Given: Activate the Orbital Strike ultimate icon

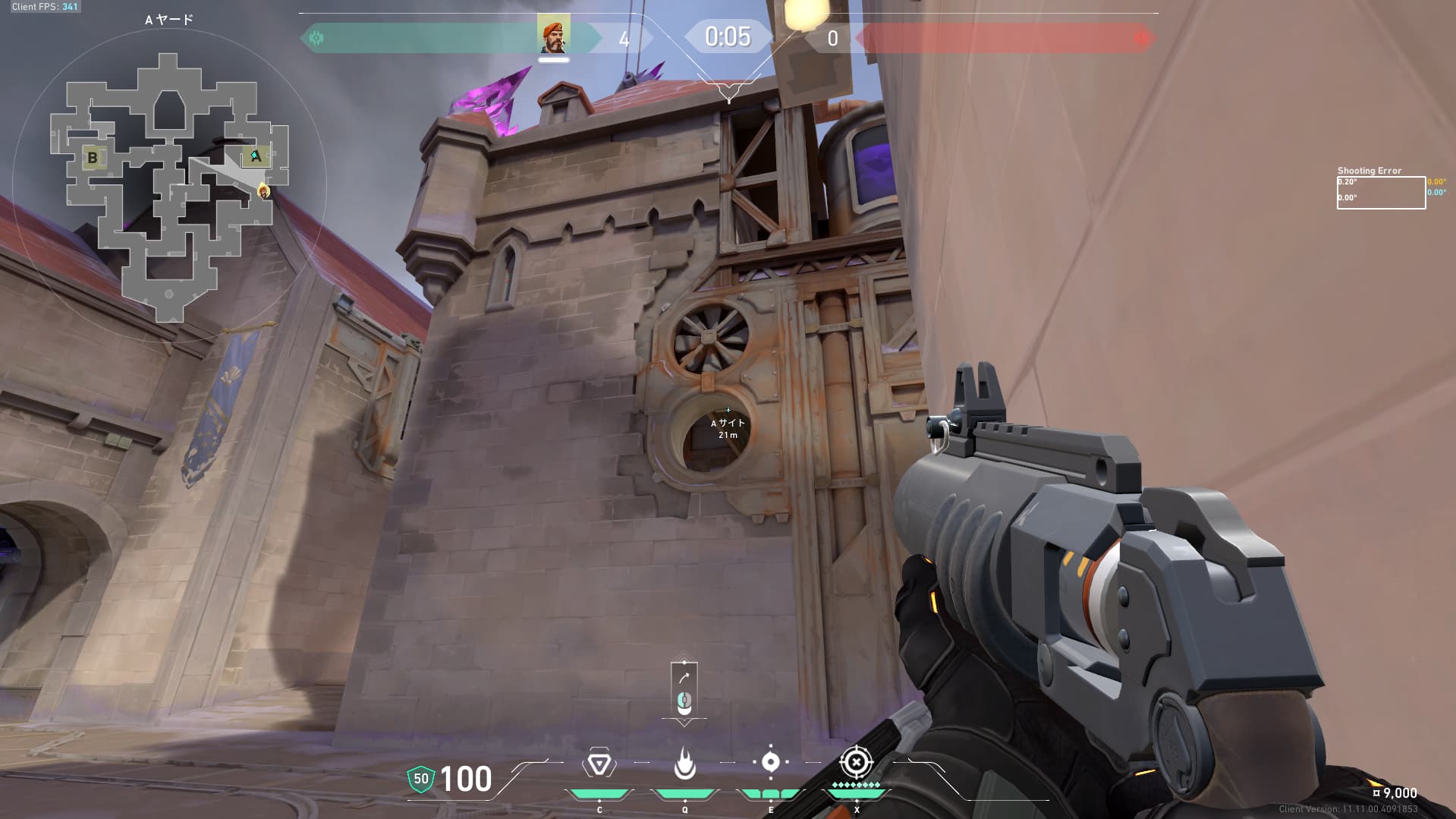Looking at the screenshot, I should coord(856,761).
